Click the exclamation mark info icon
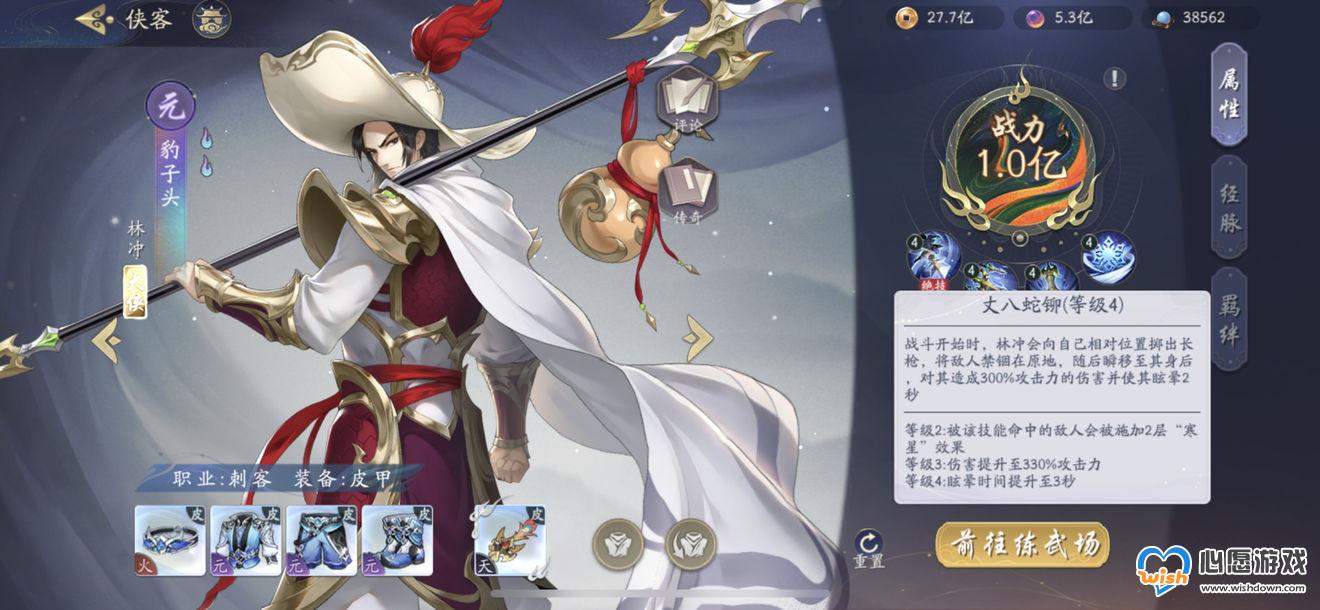The height and width of the screenshot is (610, 1320). 1115,79
